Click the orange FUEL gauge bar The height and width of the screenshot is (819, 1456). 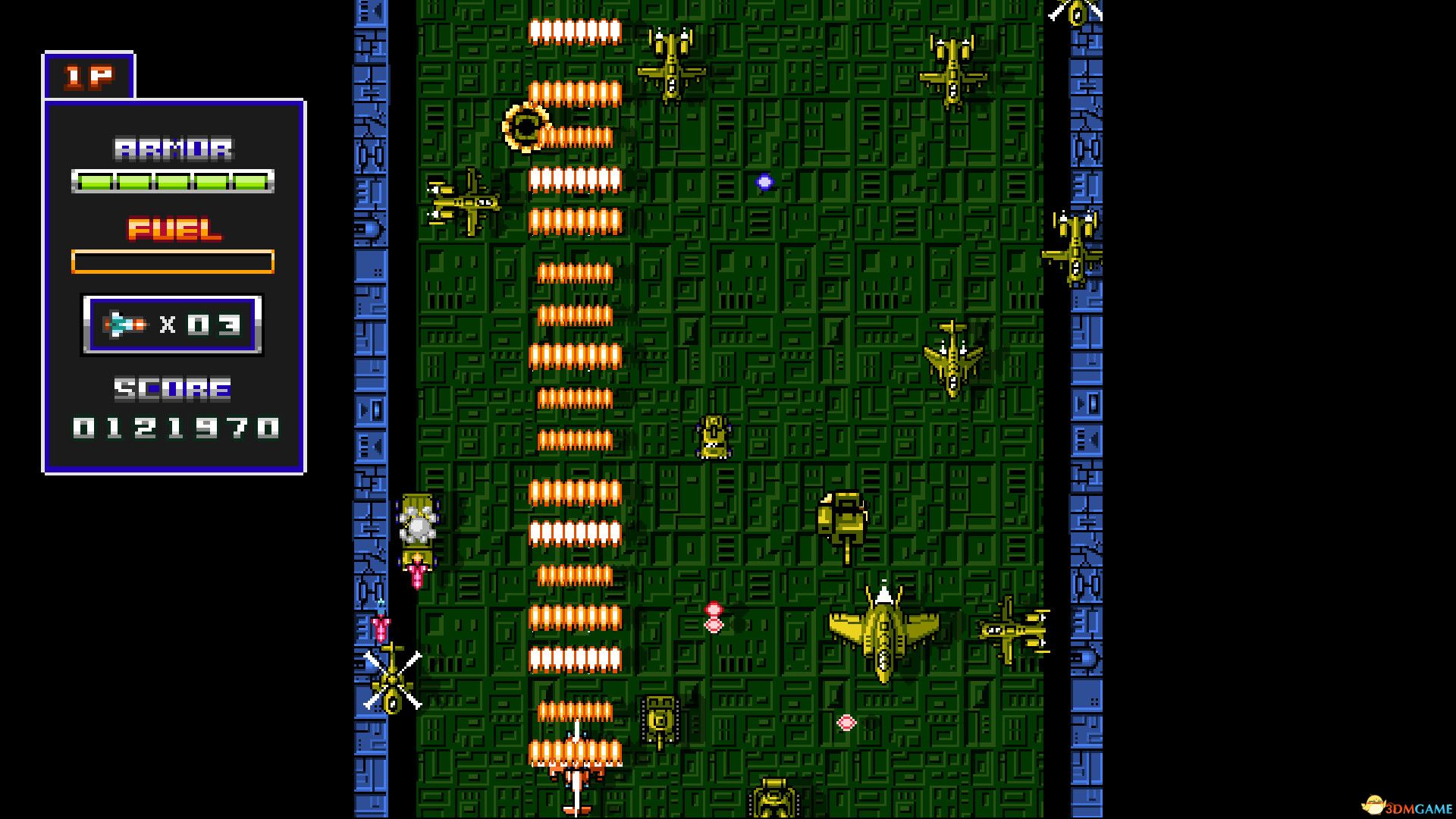173,260
